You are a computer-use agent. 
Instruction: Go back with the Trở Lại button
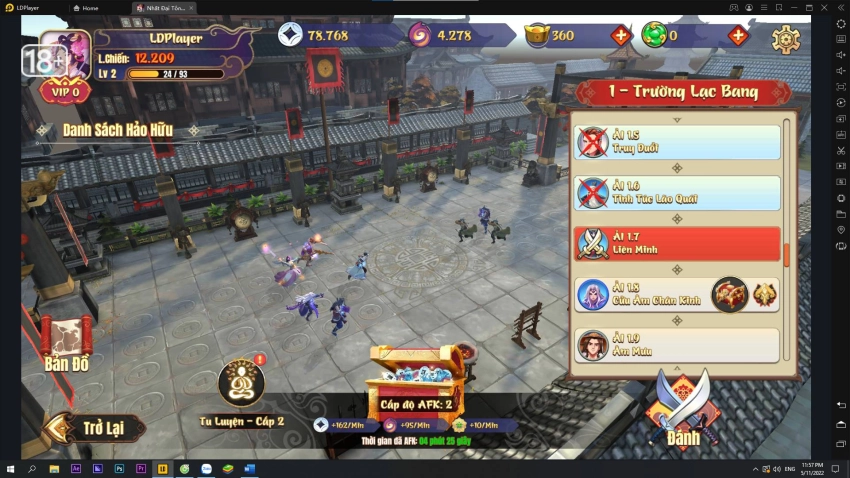click(x=96, y=428)
